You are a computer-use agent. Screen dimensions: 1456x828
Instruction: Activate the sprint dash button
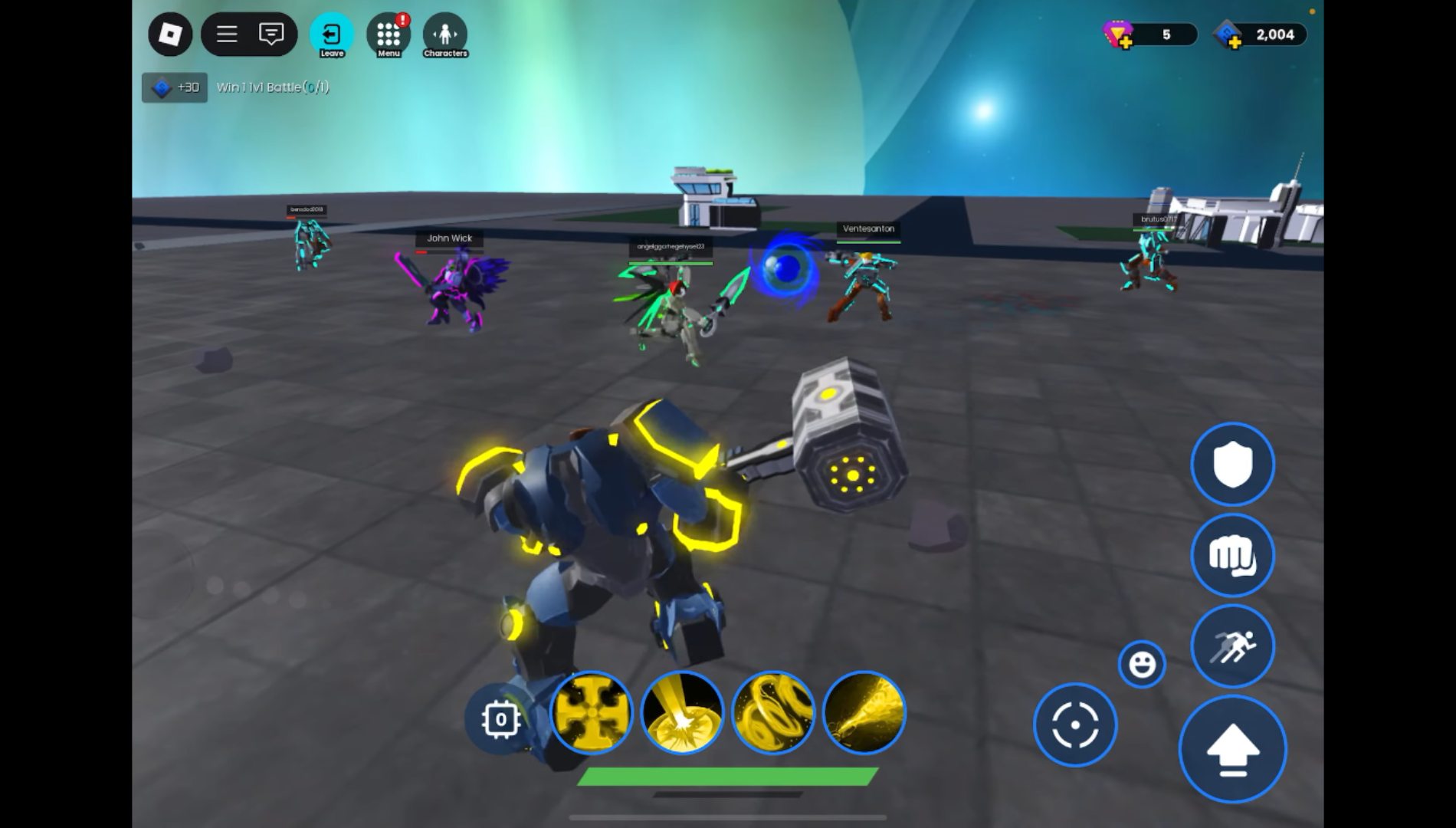click(1232, 646)
